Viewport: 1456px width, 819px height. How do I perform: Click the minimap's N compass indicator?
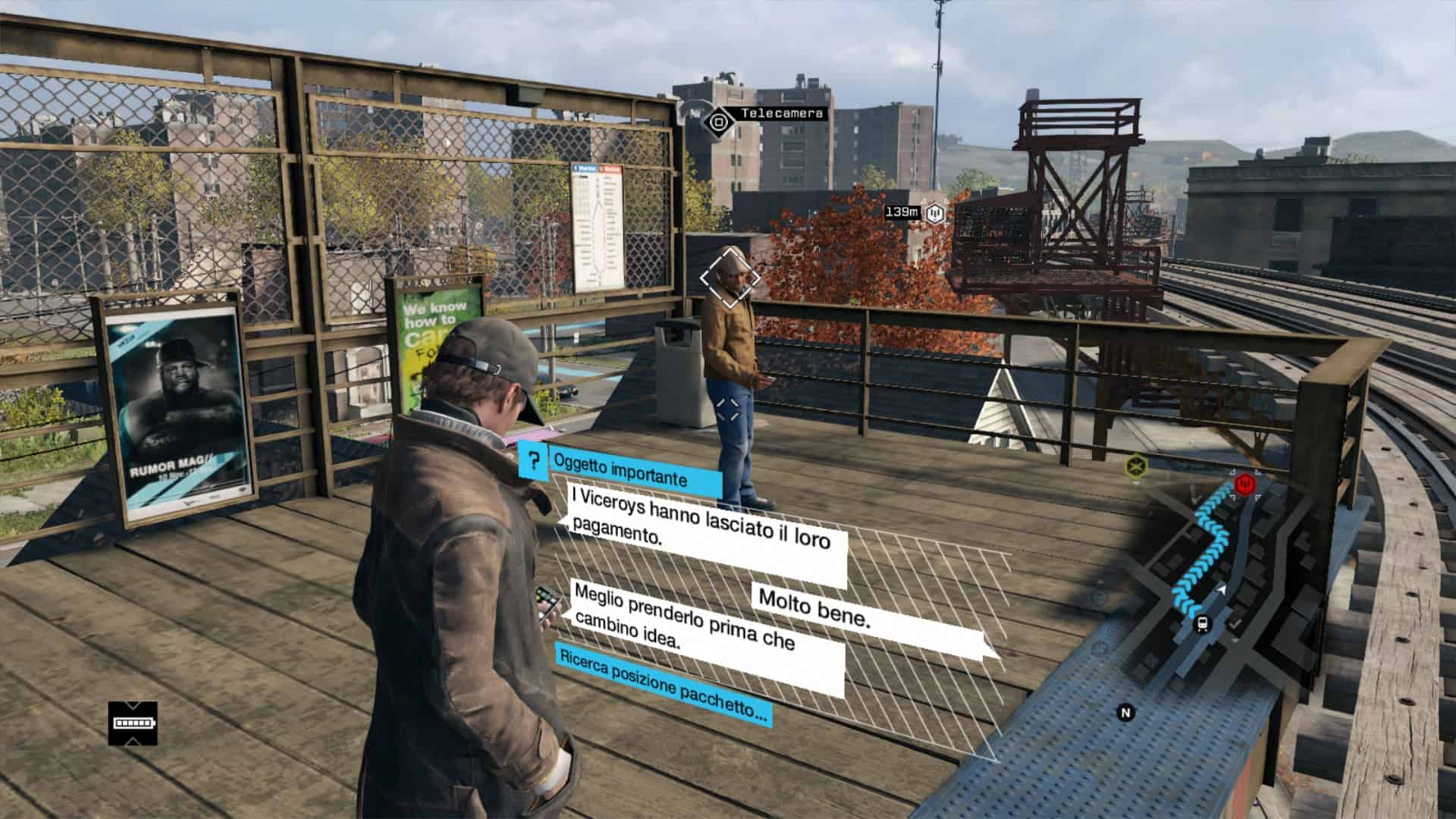[x=1125, y=712]
